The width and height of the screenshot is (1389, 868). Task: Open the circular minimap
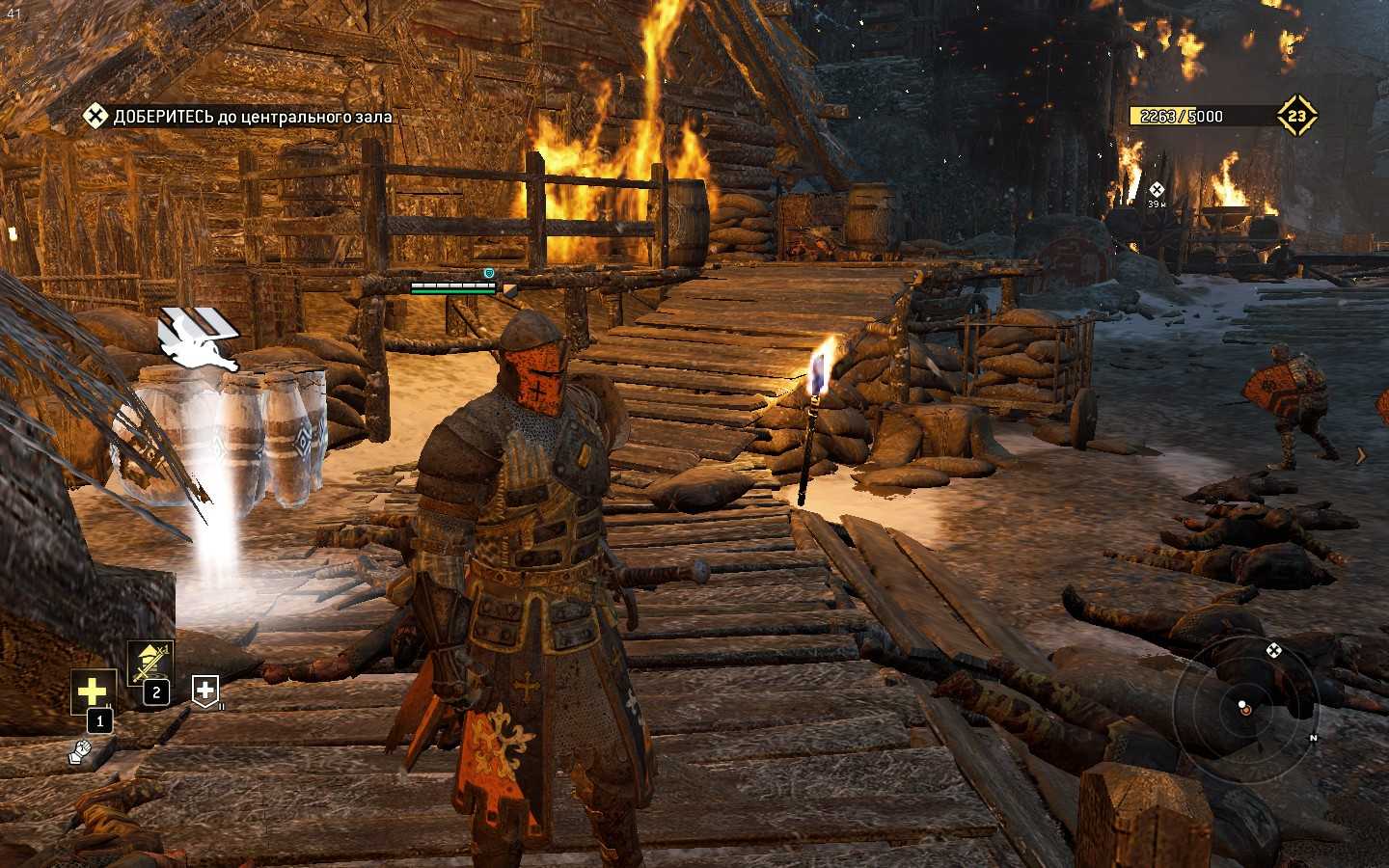(x=1245, y=707)
